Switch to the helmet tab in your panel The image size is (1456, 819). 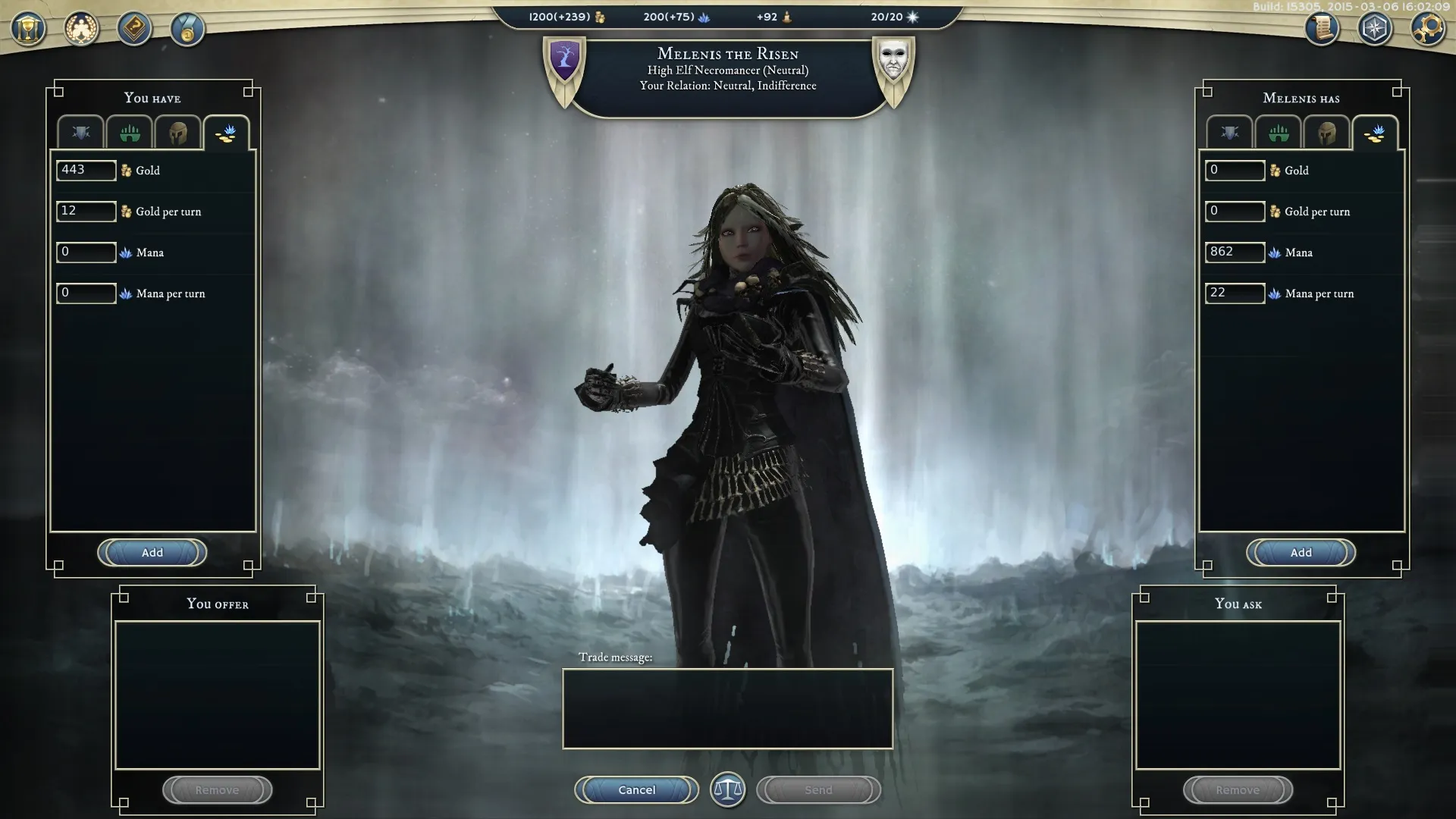pos(177,133)
